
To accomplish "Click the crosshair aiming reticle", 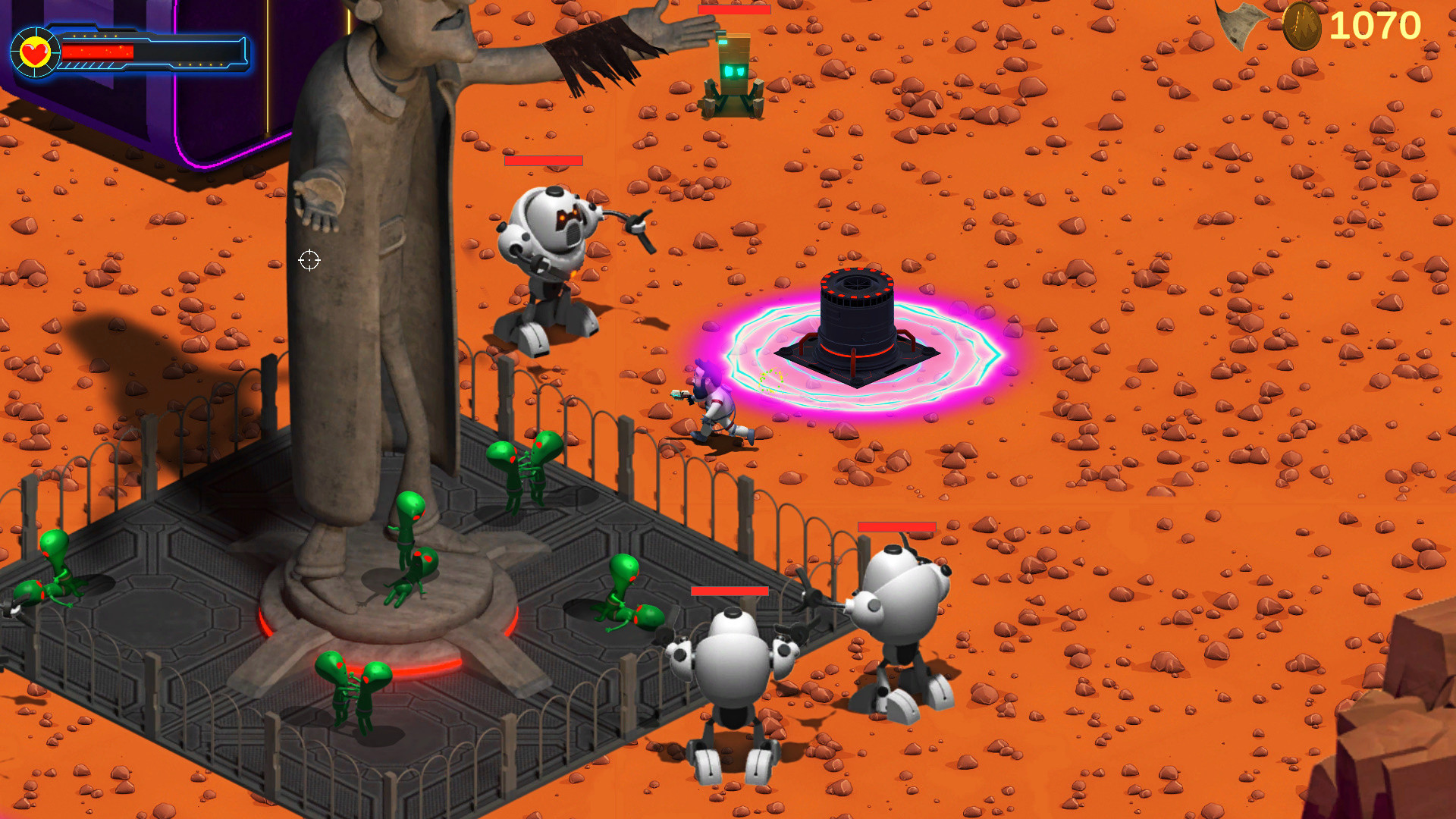I will (309, 261).
